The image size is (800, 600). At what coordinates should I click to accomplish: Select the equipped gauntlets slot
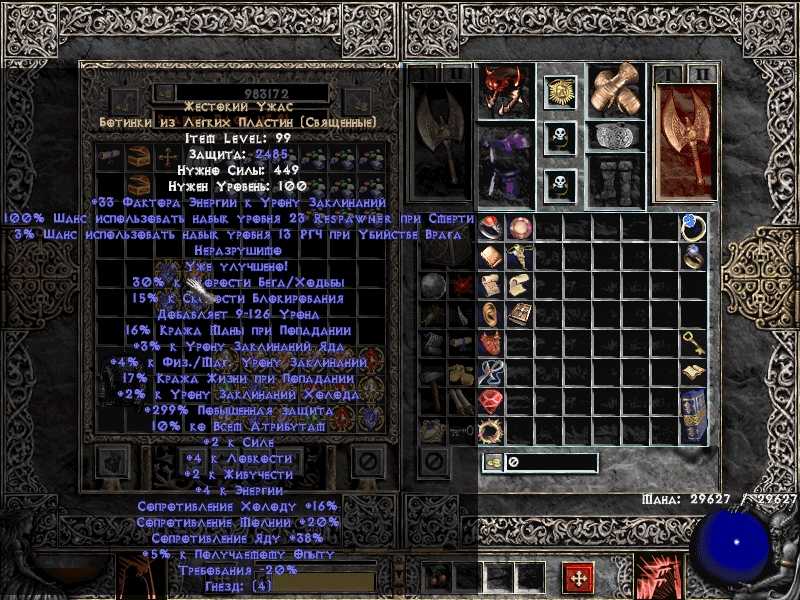[x=613, y=90]
